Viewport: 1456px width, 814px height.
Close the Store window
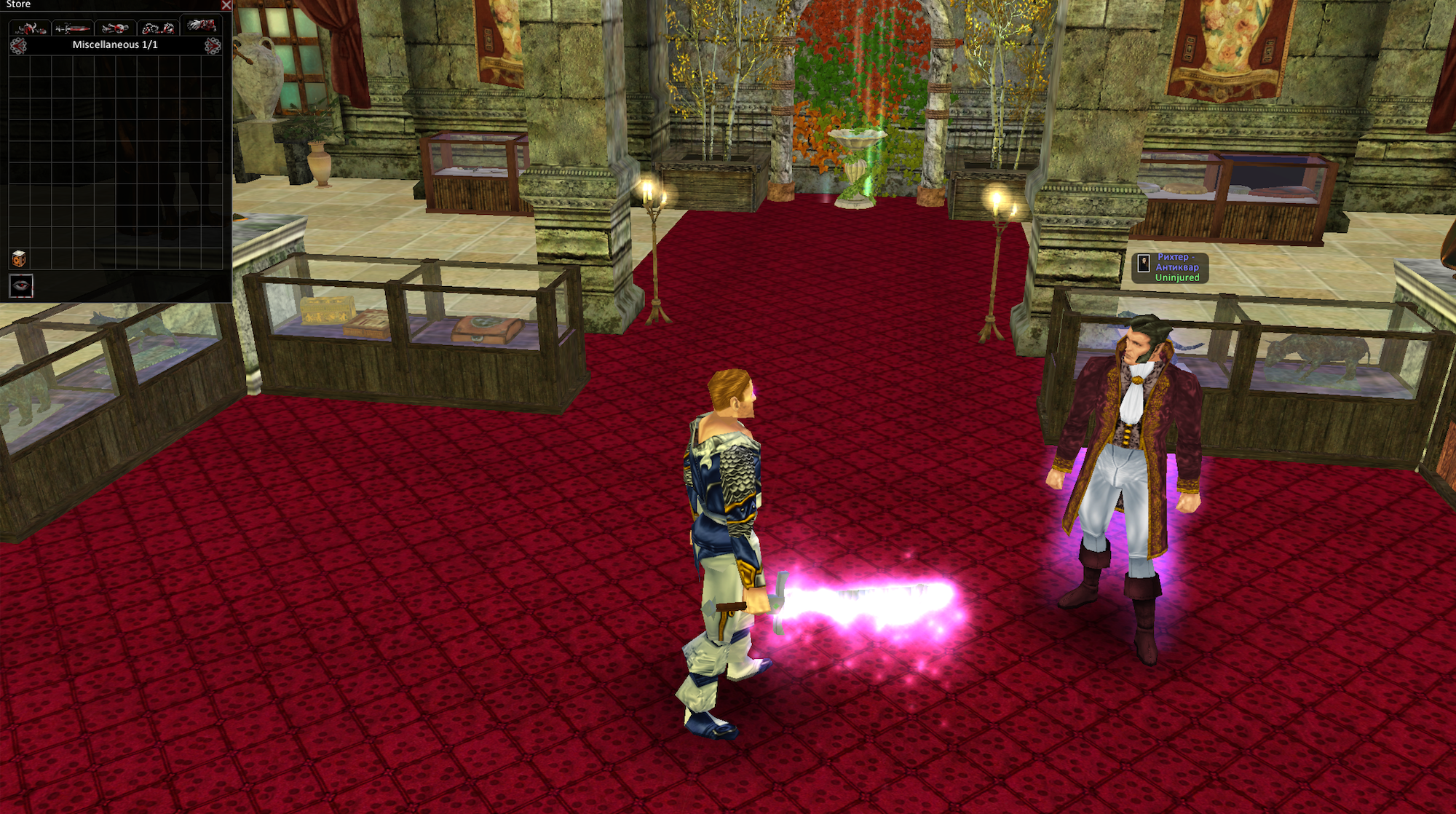pos(226,5)
